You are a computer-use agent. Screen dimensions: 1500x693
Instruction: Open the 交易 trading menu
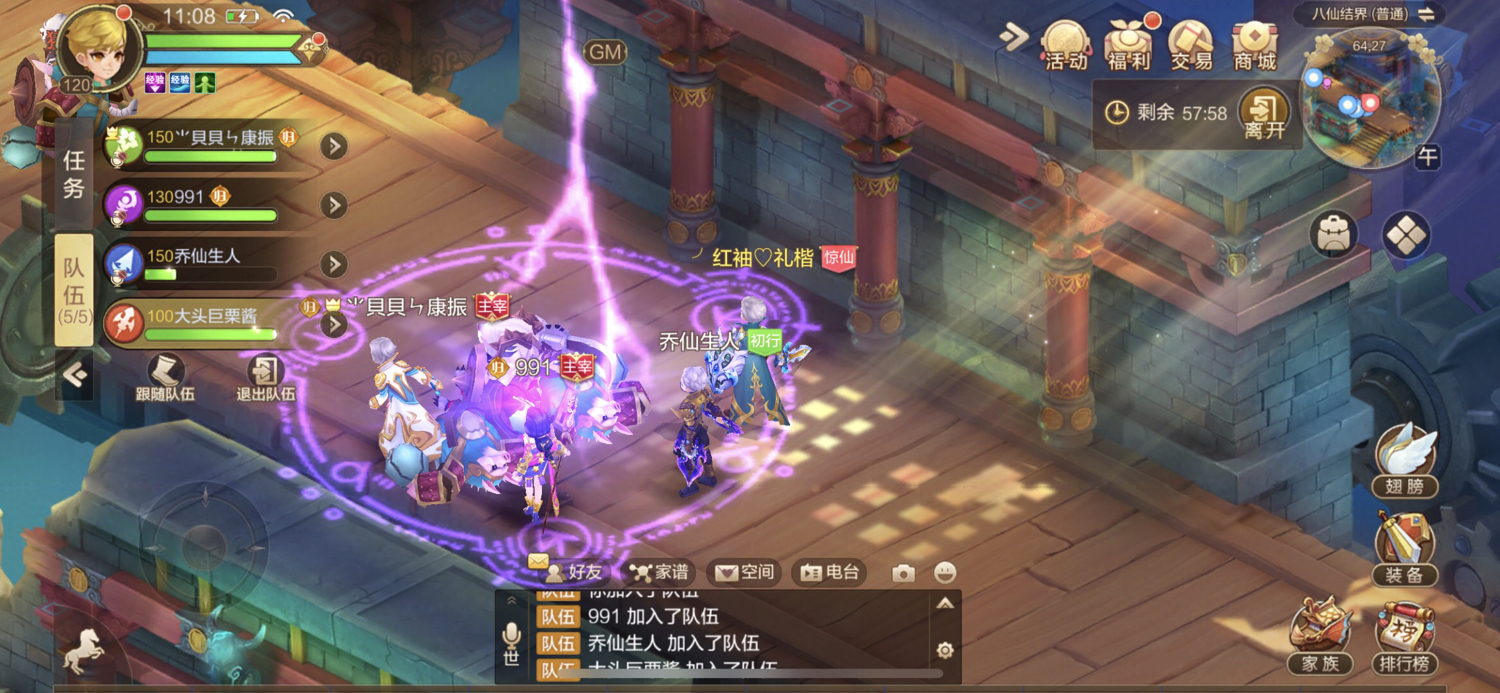(x=1191, y=46)
